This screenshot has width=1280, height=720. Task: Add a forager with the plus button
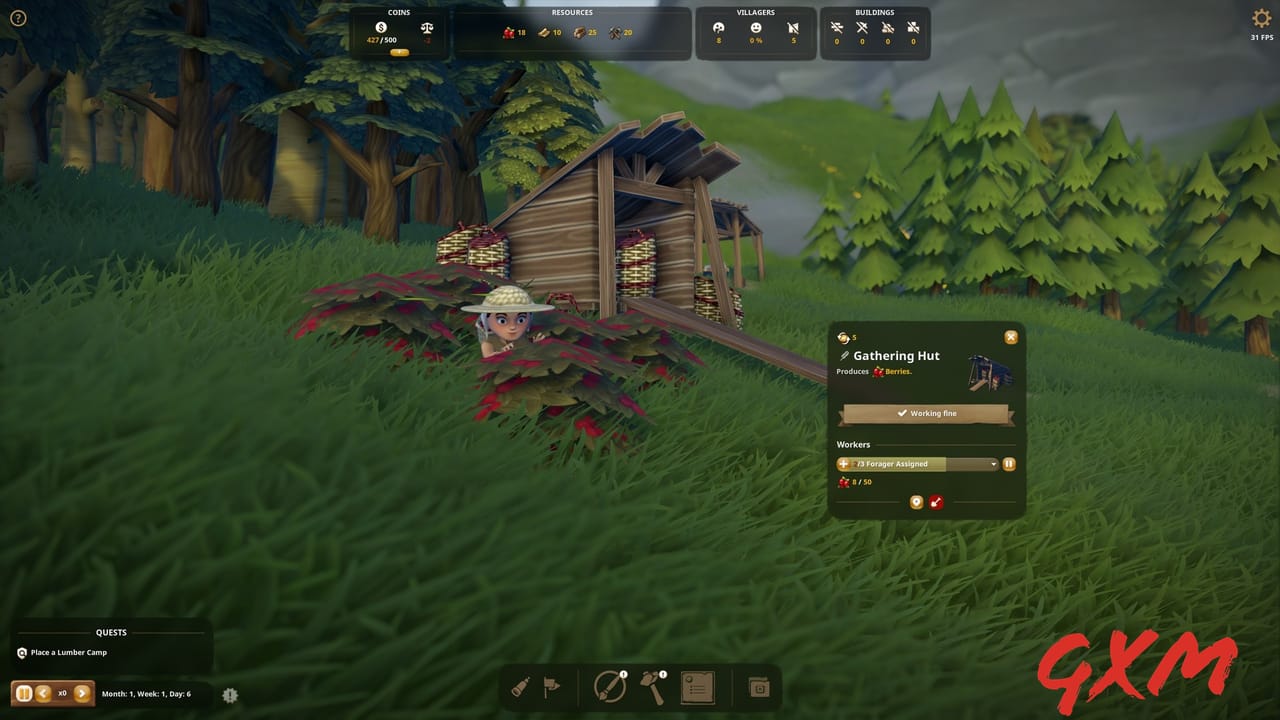pyautogui.click(x=843, y=464)
